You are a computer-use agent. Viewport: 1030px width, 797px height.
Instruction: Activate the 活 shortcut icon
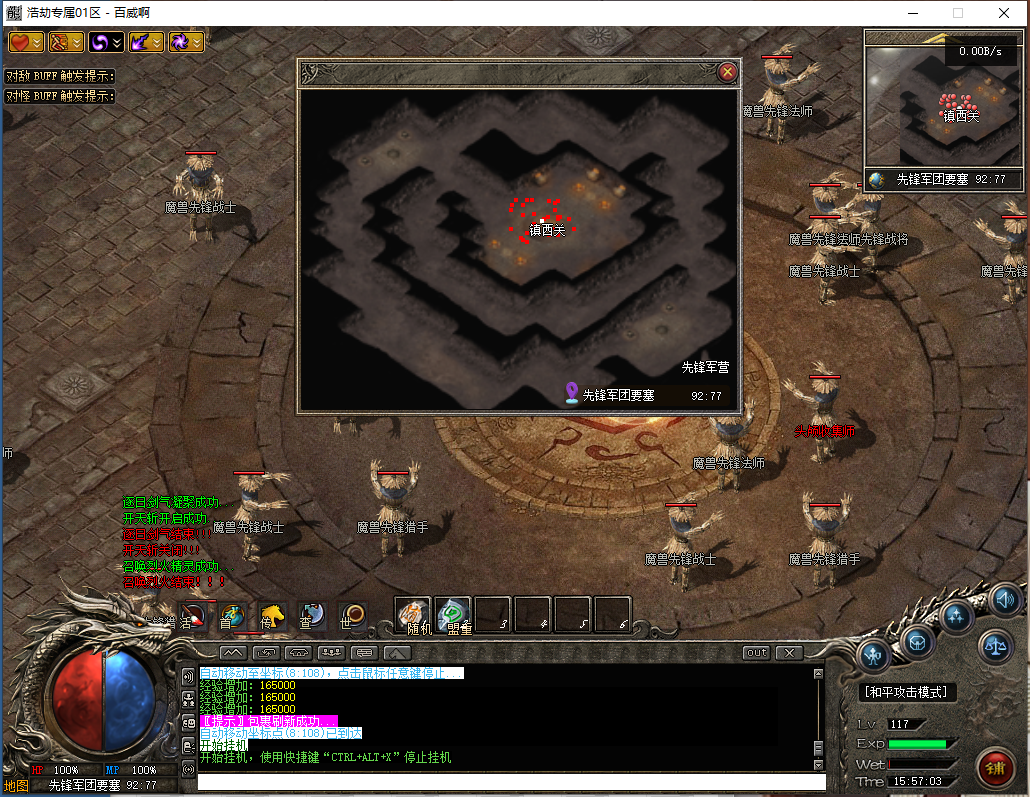point(195,615)
